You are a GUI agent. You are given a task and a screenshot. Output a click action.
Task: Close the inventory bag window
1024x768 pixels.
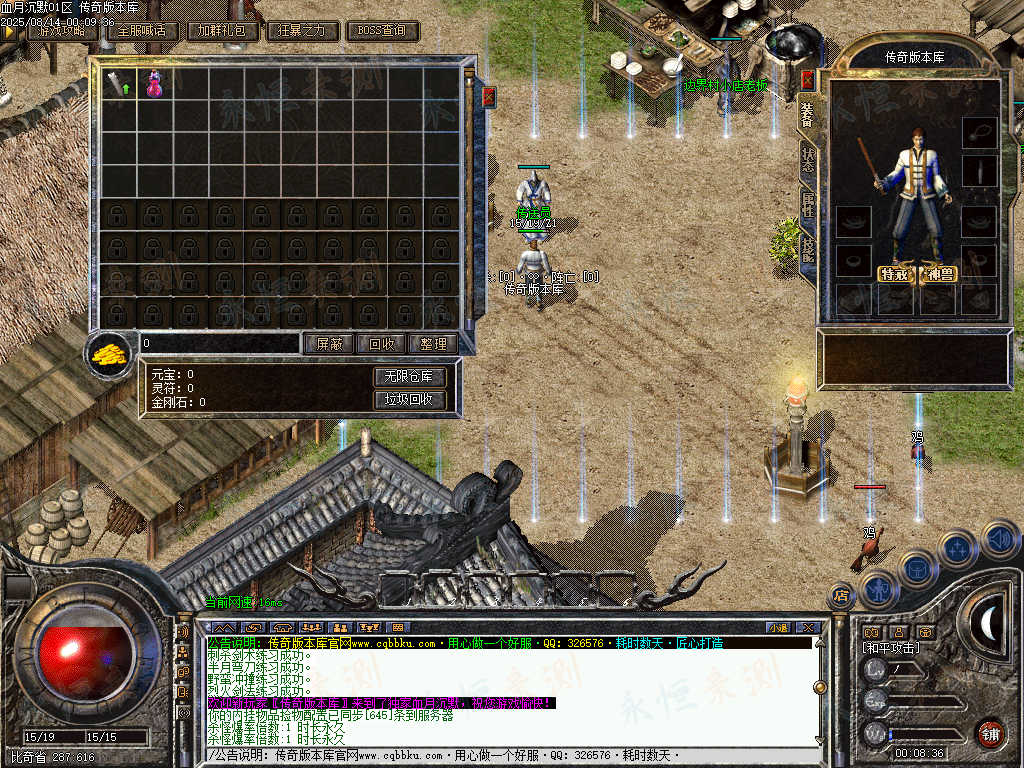point(489,97)
